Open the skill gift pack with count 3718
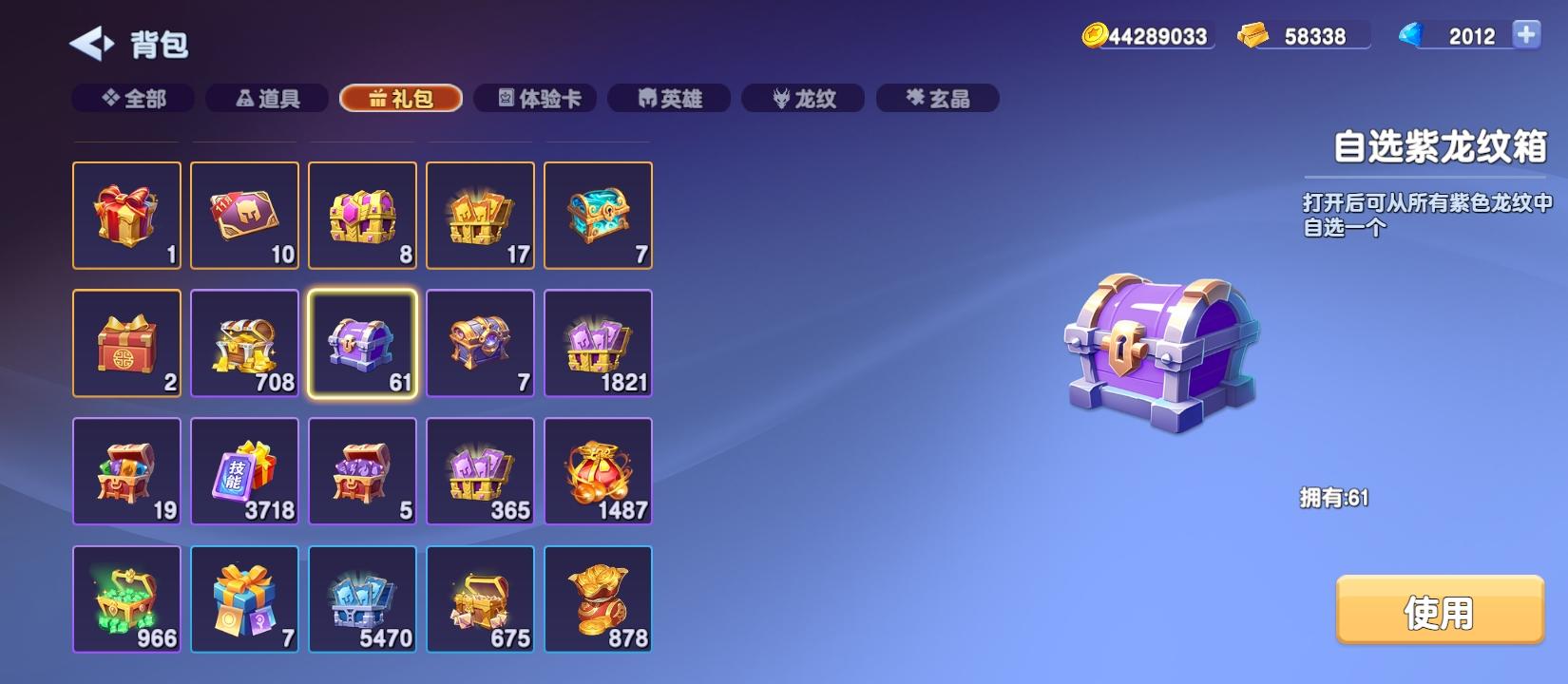The height and width of the screenshot is (684, 1568). coord(244,470)
